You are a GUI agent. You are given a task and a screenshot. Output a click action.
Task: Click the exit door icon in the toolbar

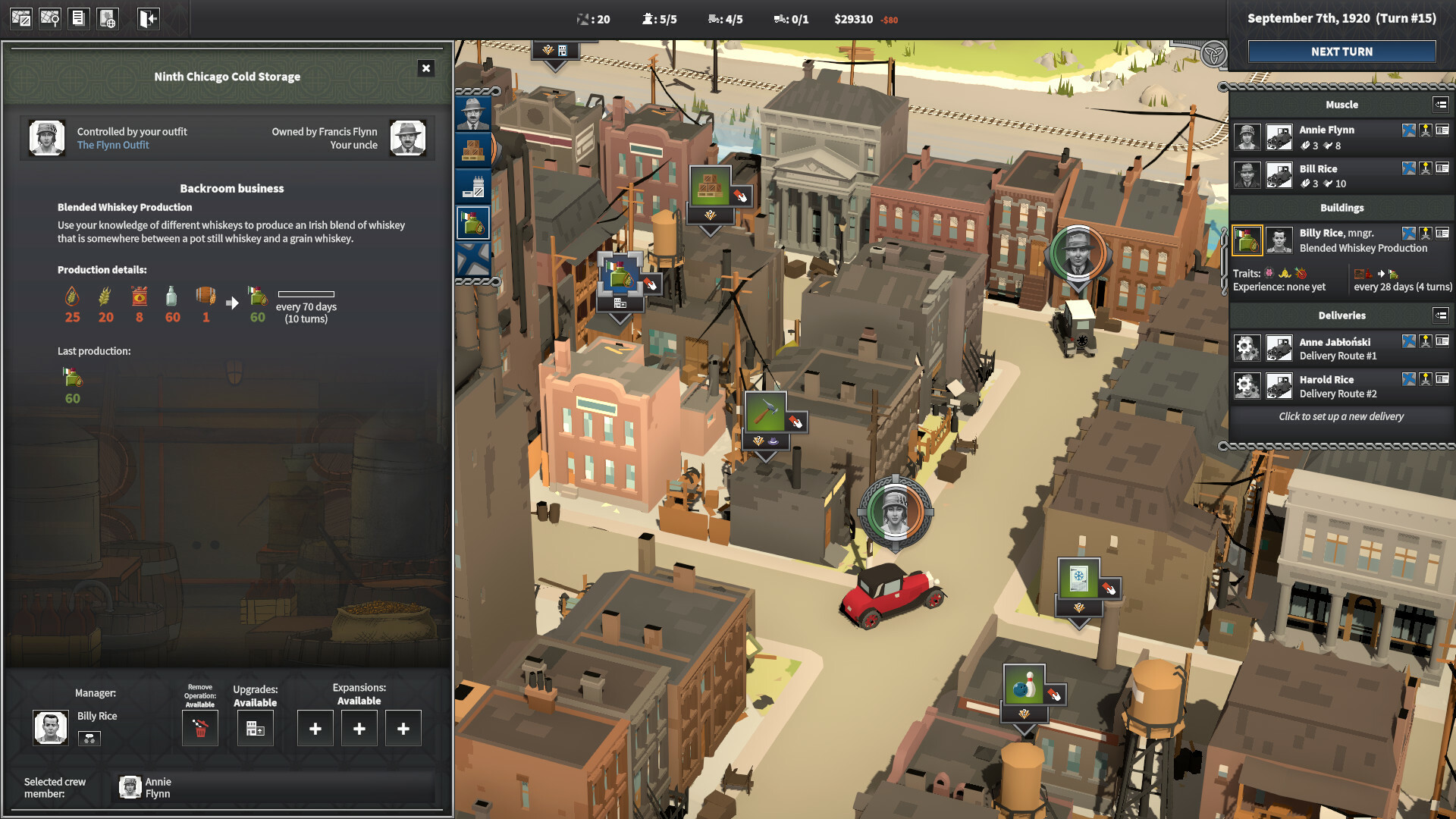click(146, 18)
